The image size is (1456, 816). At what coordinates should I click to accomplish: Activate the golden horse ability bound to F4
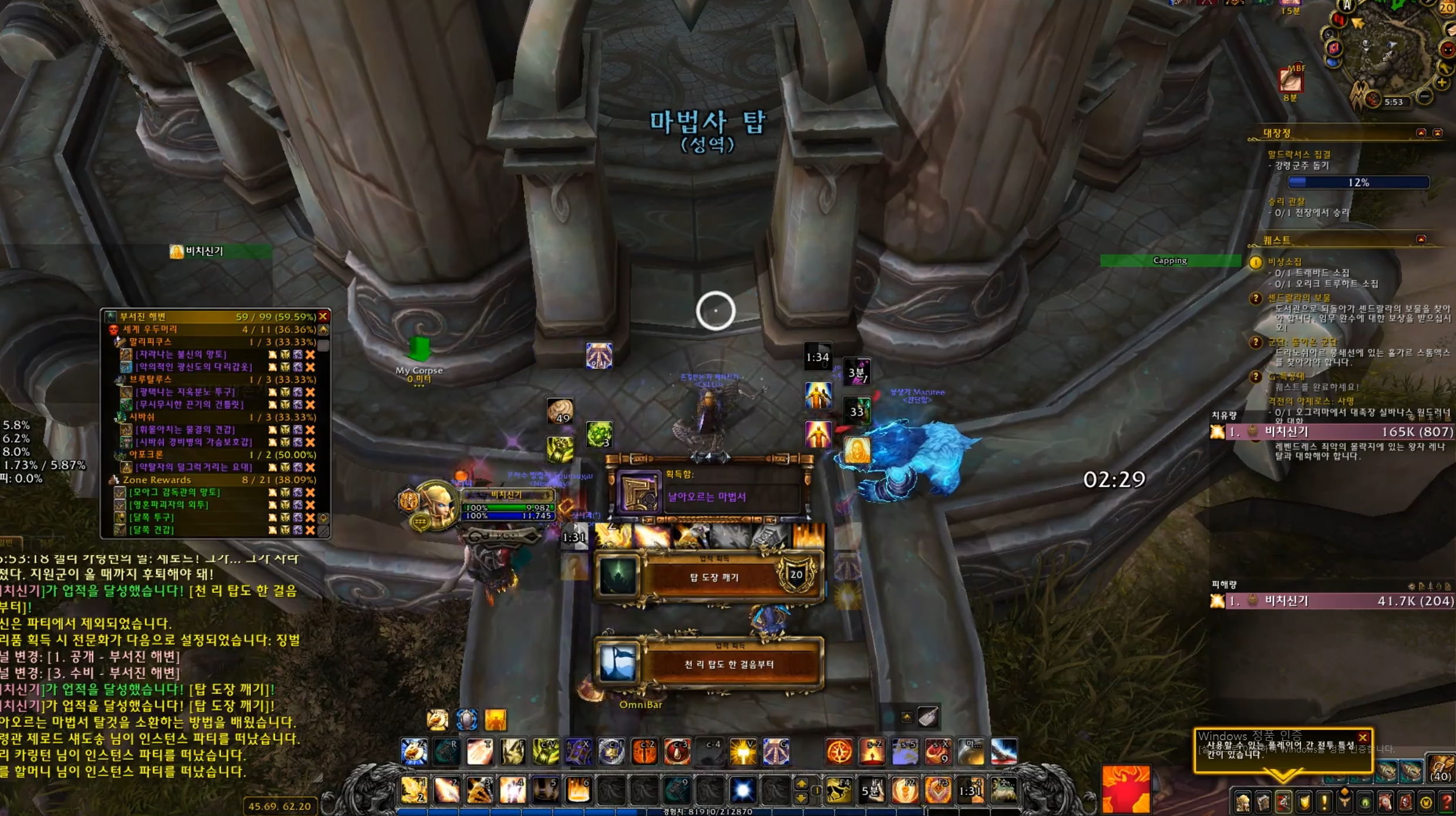point(839,790)
